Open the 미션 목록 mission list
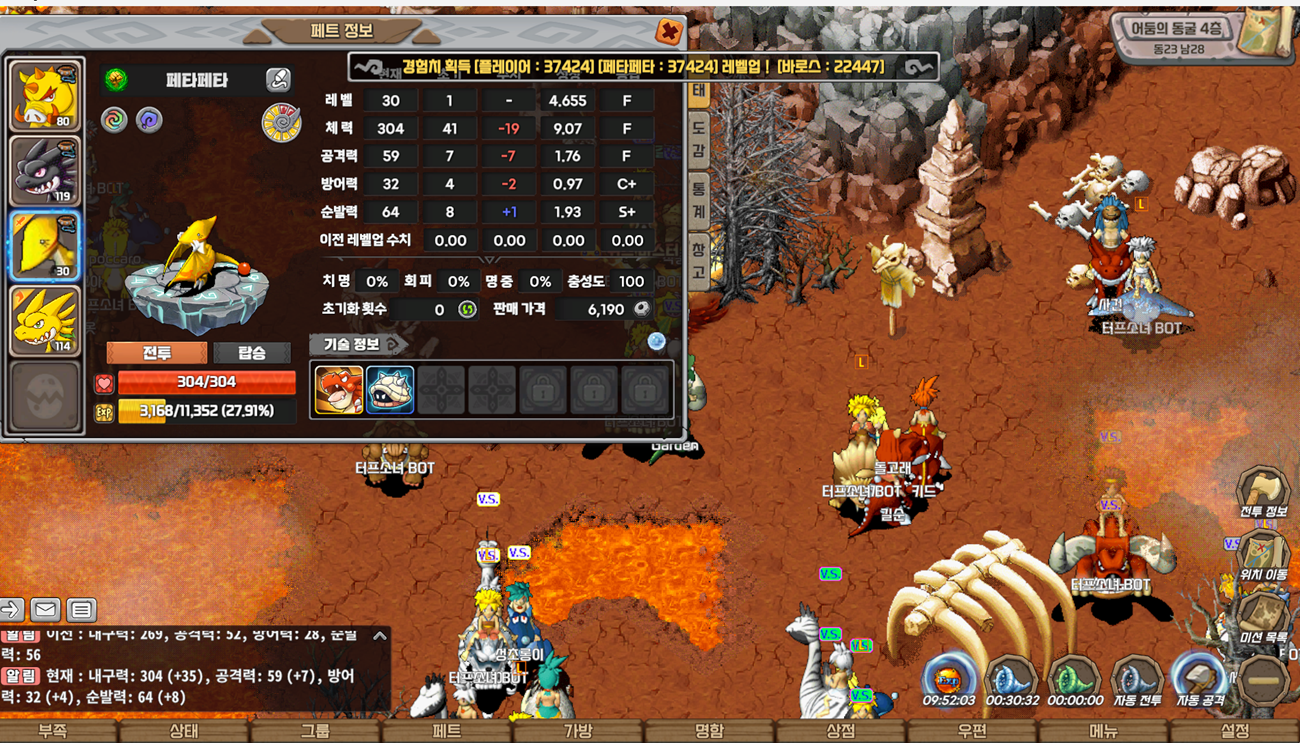The width and height of the screenshot is (1300, 743). click(1263, 618)
